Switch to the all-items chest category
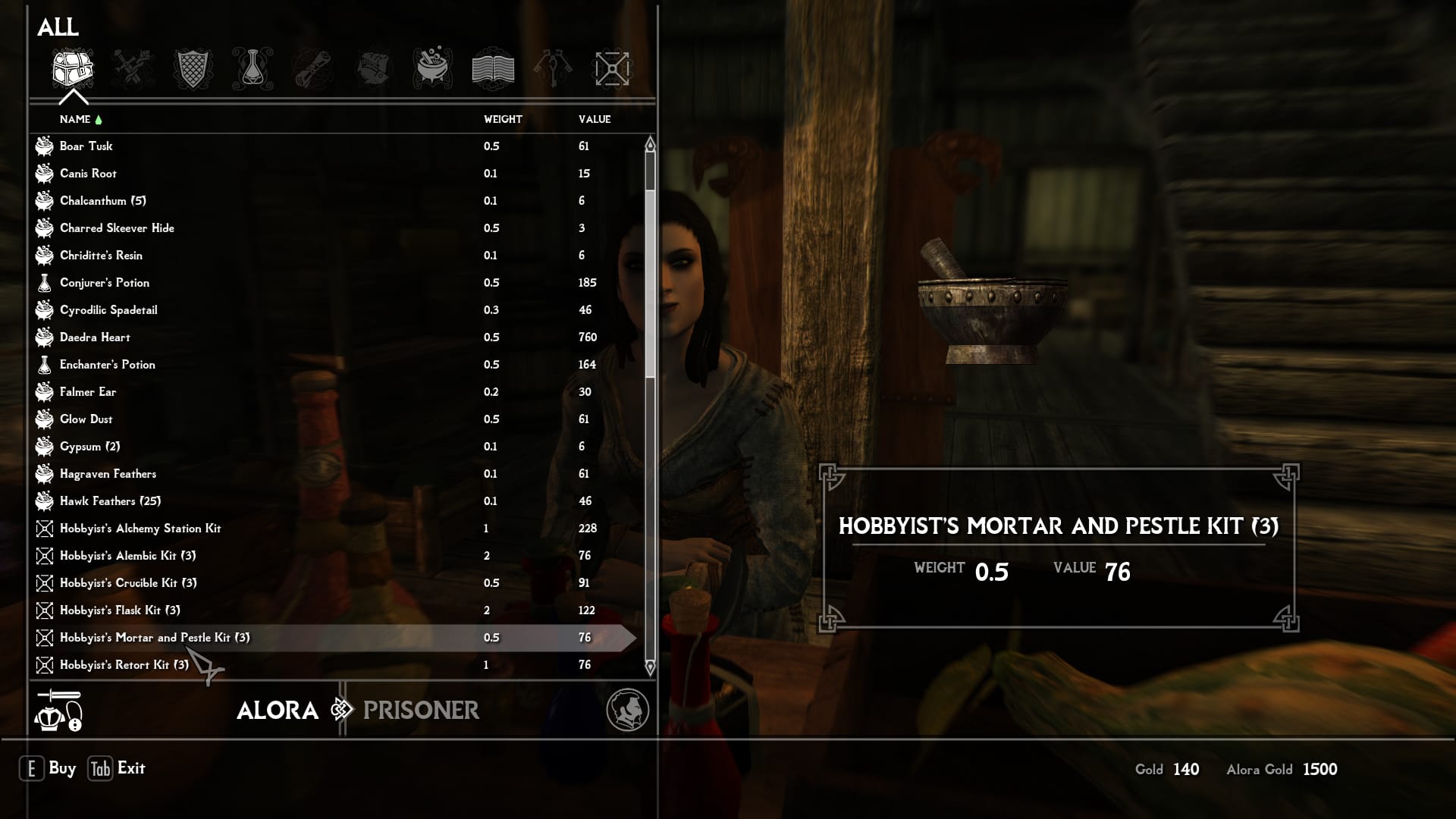 73,69
